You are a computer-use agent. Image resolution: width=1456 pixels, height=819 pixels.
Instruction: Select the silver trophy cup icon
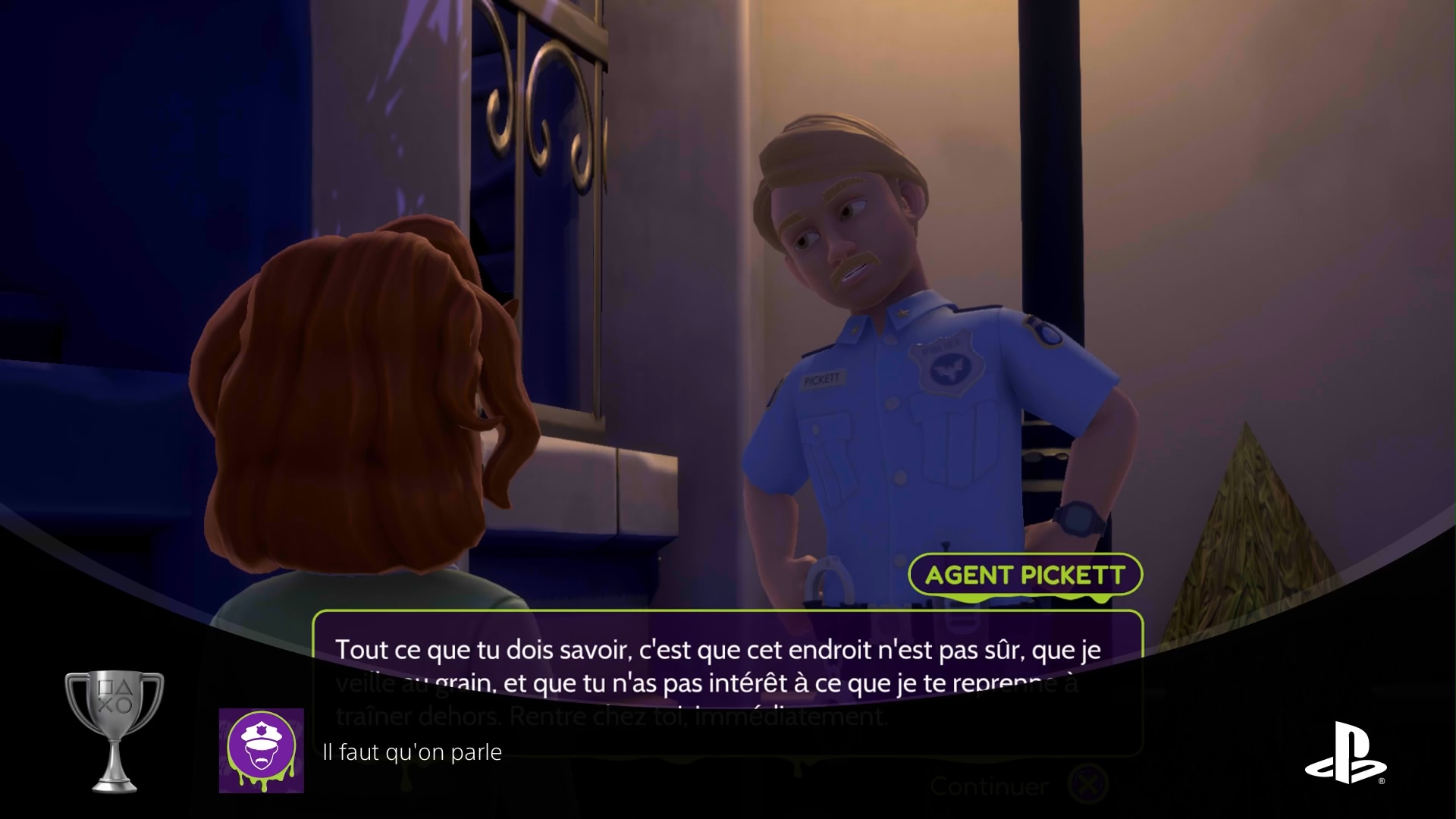point(115,730)
